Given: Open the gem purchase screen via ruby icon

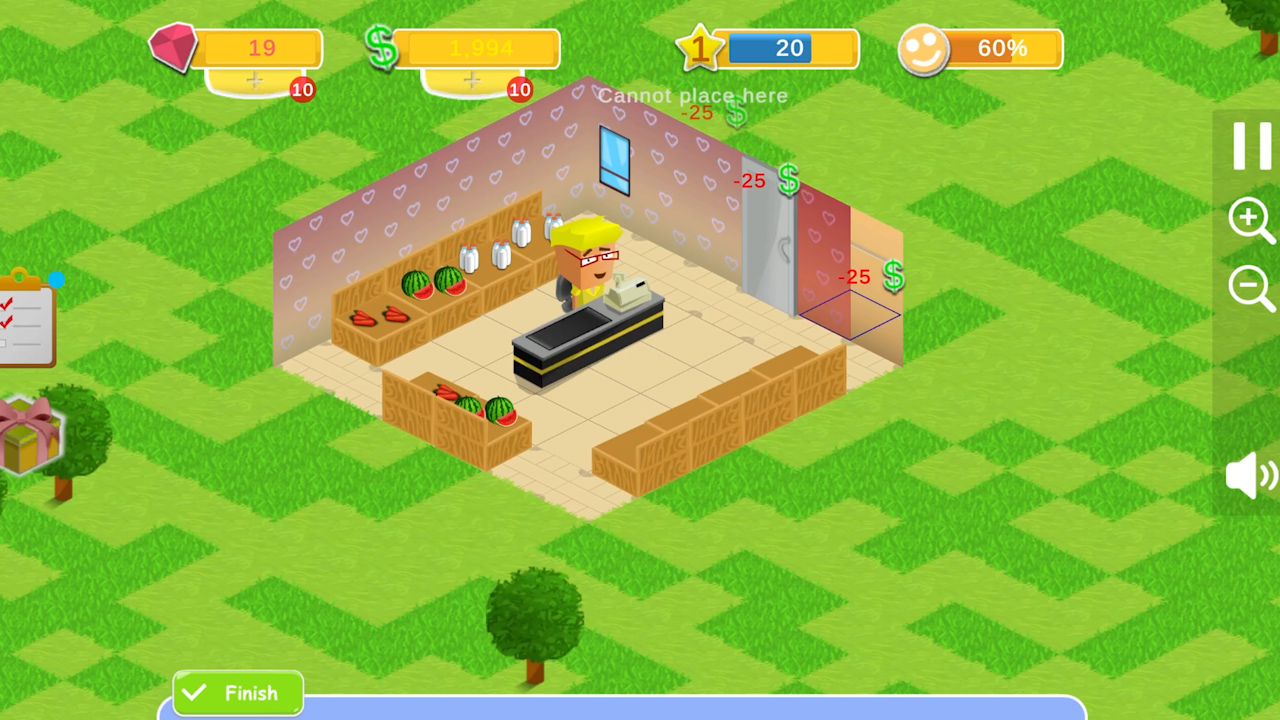Looking at the screenshot, I should 175,47.
